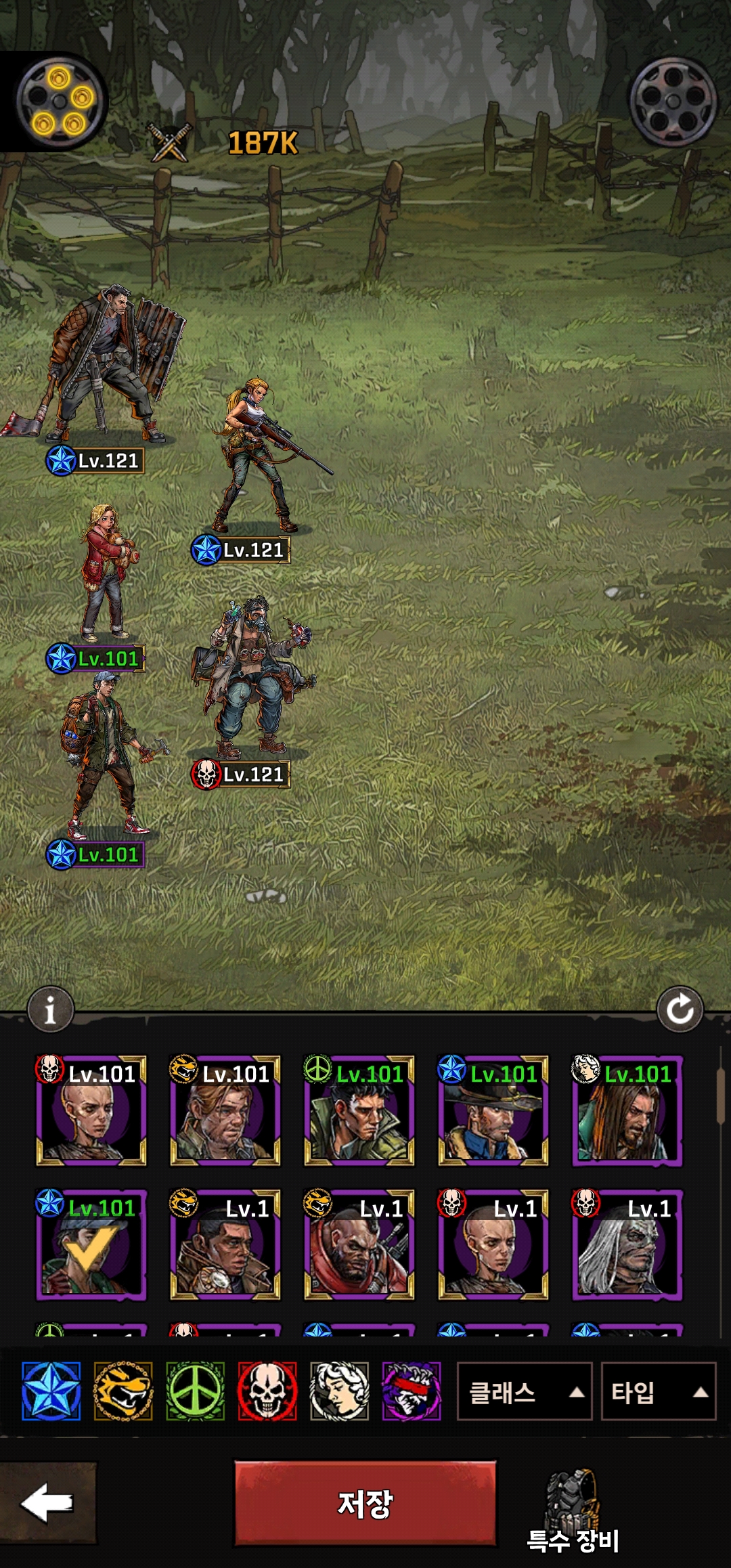The height and width of the screenshot is (1568, 731).
Task: Reset the formation with the refresh arrow
Action: pos(680,1009)
